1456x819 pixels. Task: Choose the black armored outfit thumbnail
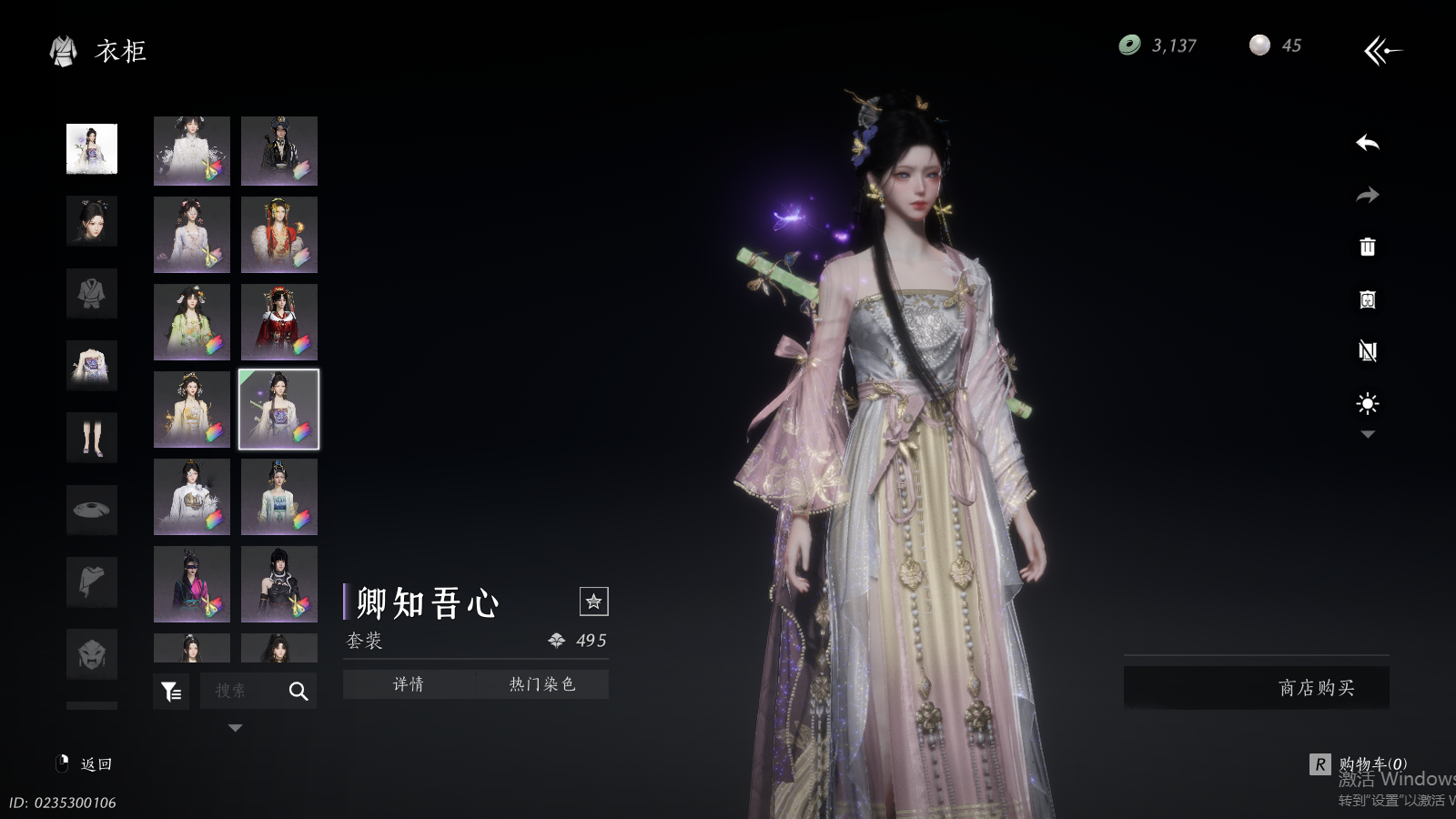coord(279,584)
